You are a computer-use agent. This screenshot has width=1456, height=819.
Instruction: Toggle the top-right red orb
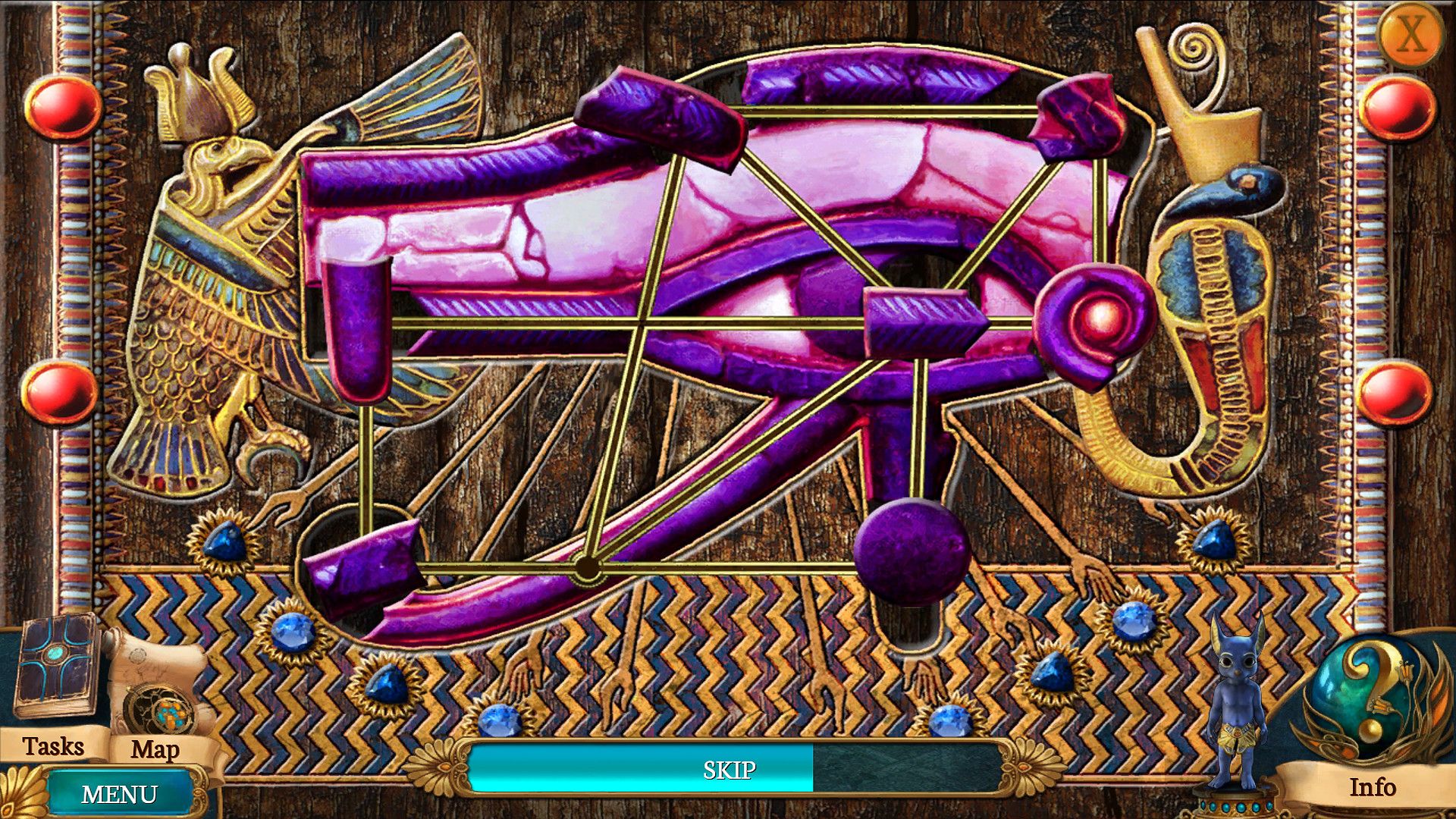point(1399,106)
